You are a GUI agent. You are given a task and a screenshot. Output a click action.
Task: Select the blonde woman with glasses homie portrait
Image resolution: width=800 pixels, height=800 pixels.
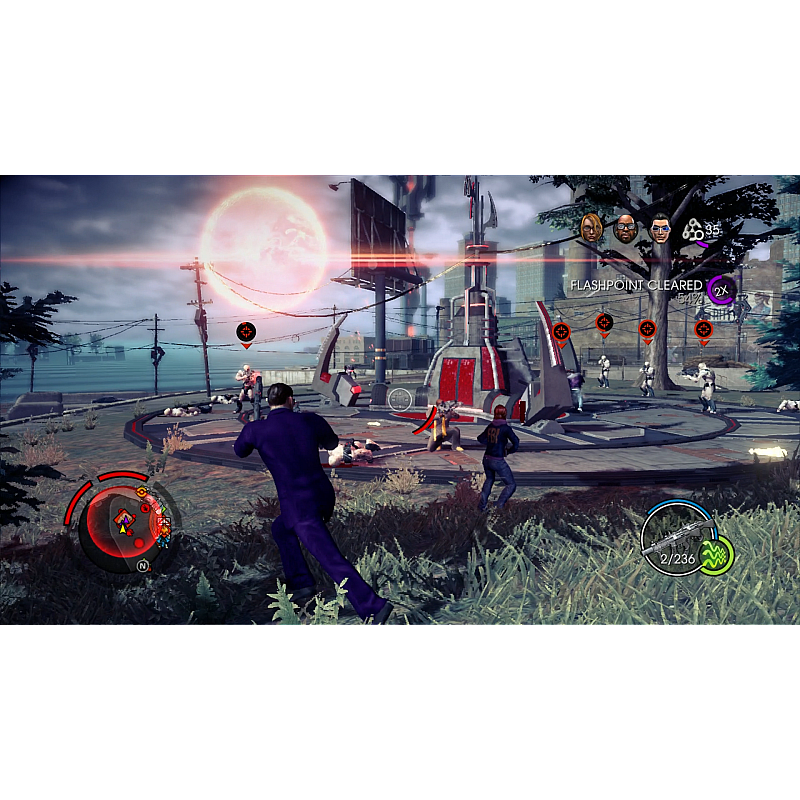(x=592, y=229)
